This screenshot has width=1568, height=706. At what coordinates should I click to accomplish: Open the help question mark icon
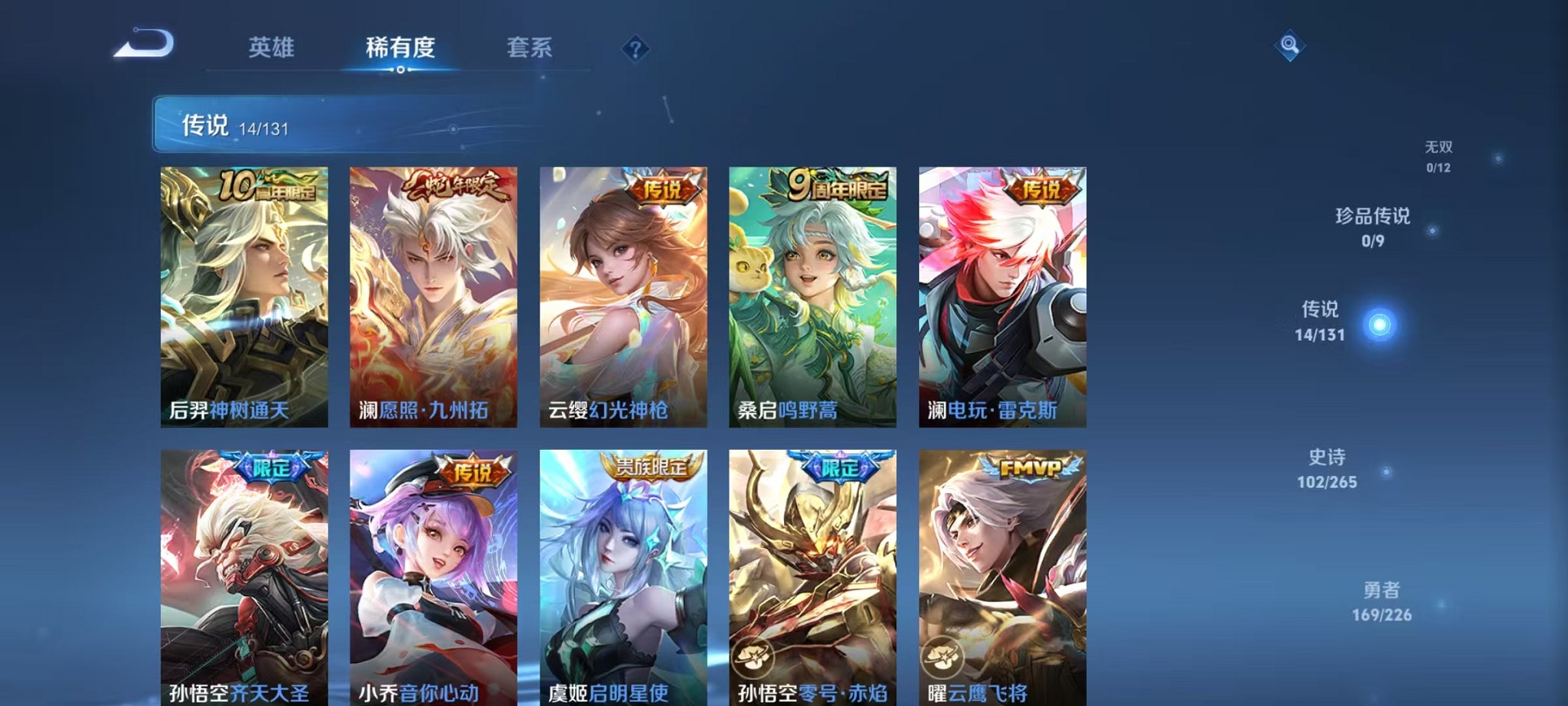point(634,49)
